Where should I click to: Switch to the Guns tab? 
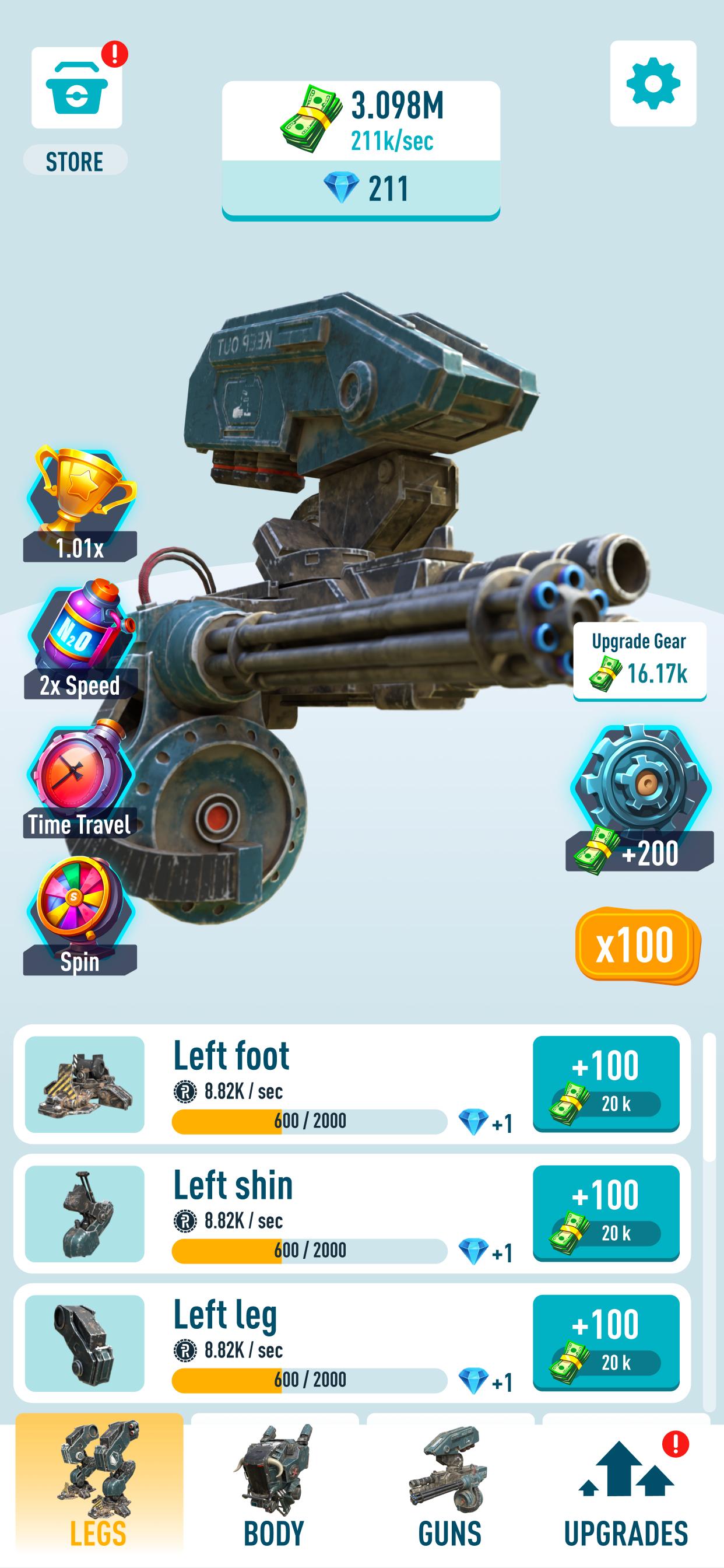(x=449, y=1485)
